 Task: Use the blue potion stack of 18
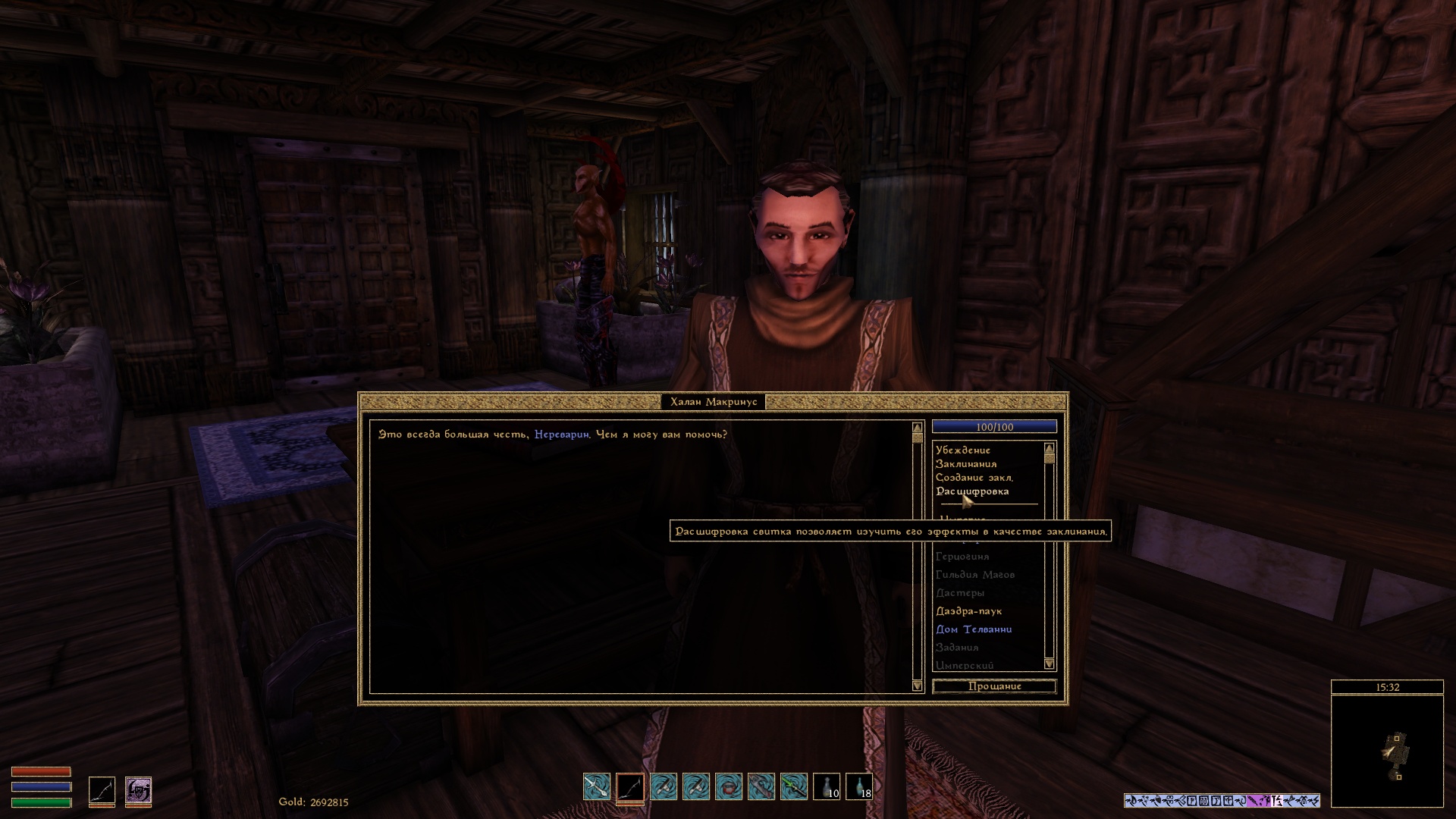point(859,786)
